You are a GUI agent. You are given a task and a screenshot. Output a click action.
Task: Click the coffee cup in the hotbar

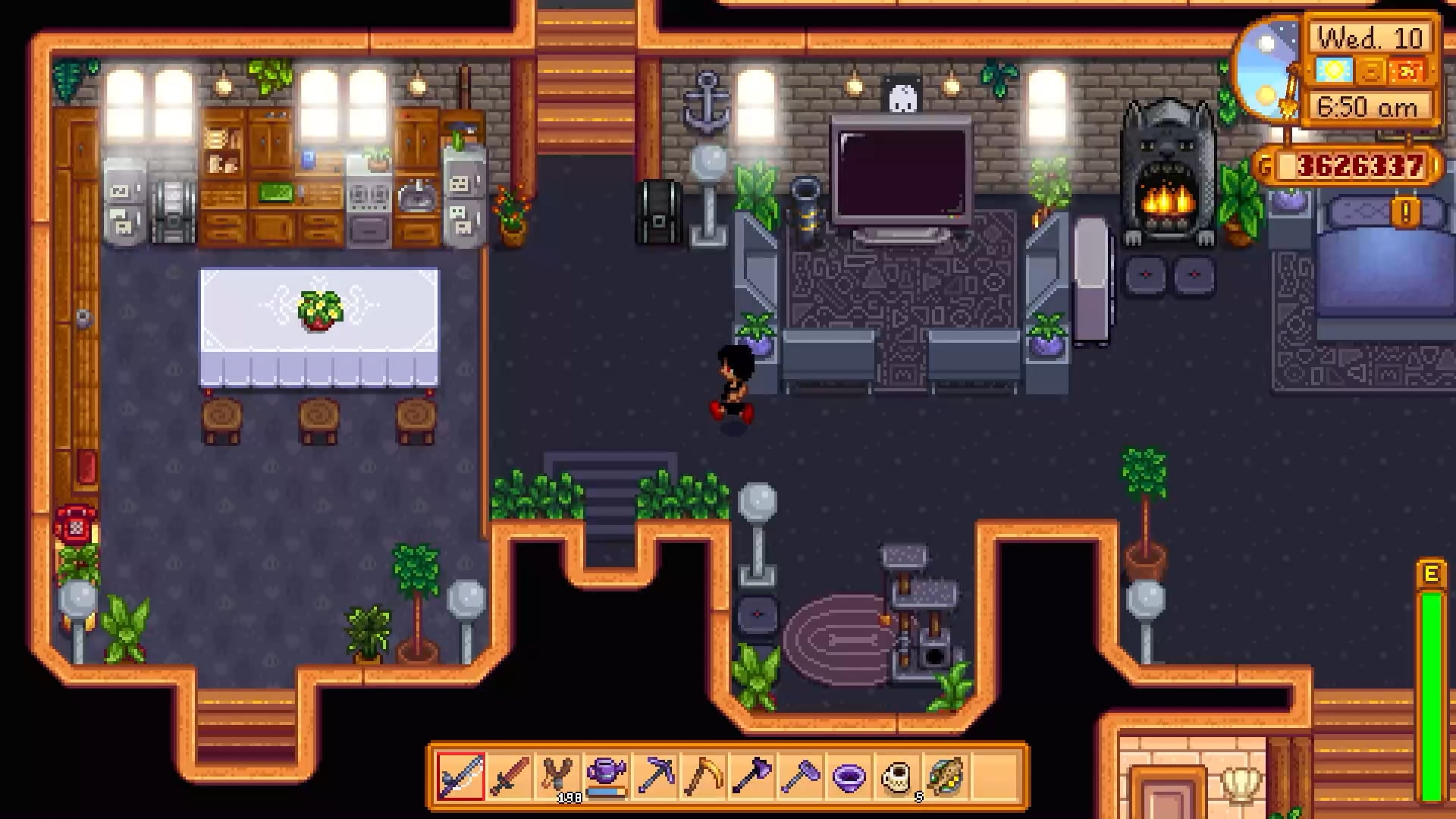[x=897, y=777]
